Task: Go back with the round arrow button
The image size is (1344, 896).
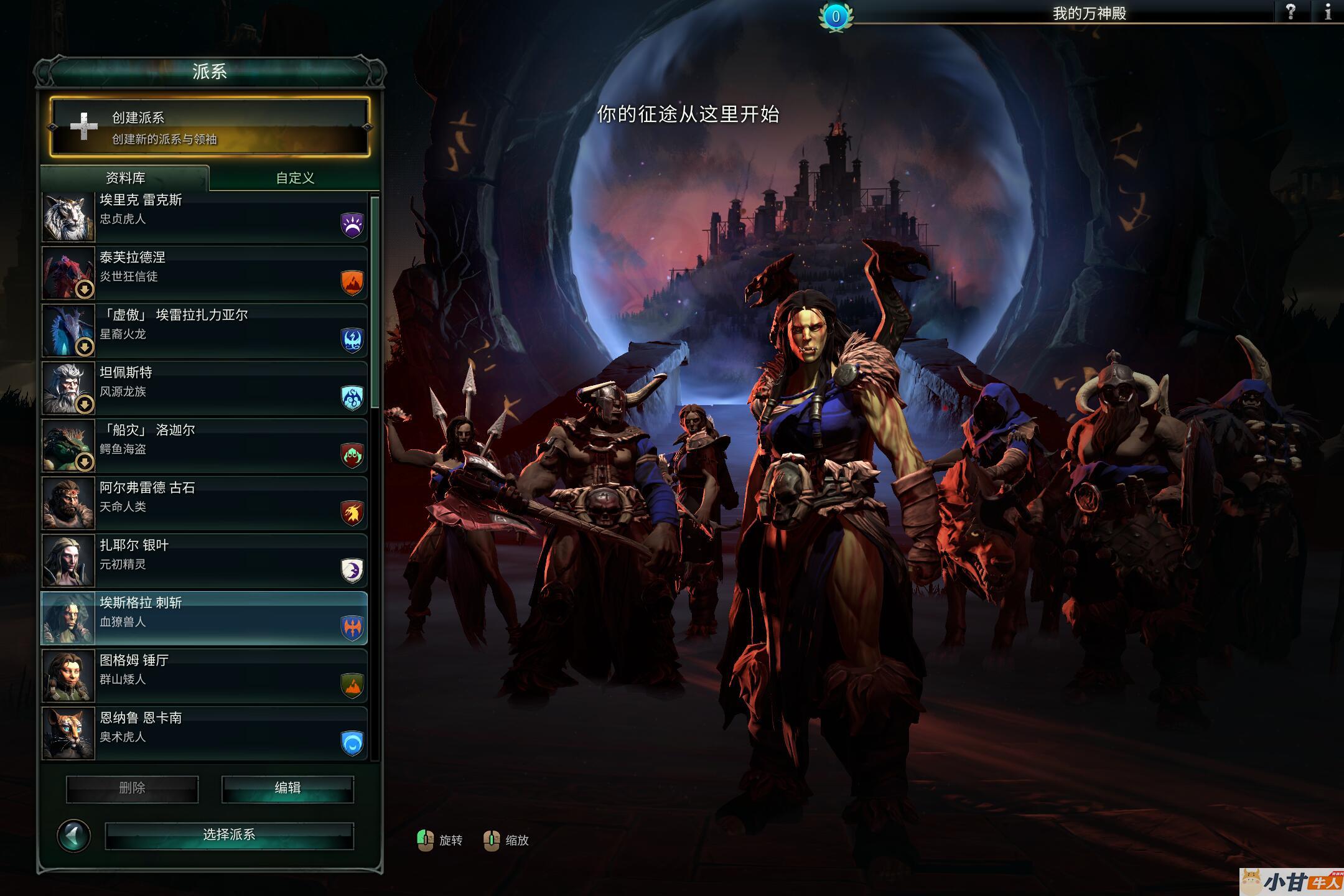Action: [74, 836]
